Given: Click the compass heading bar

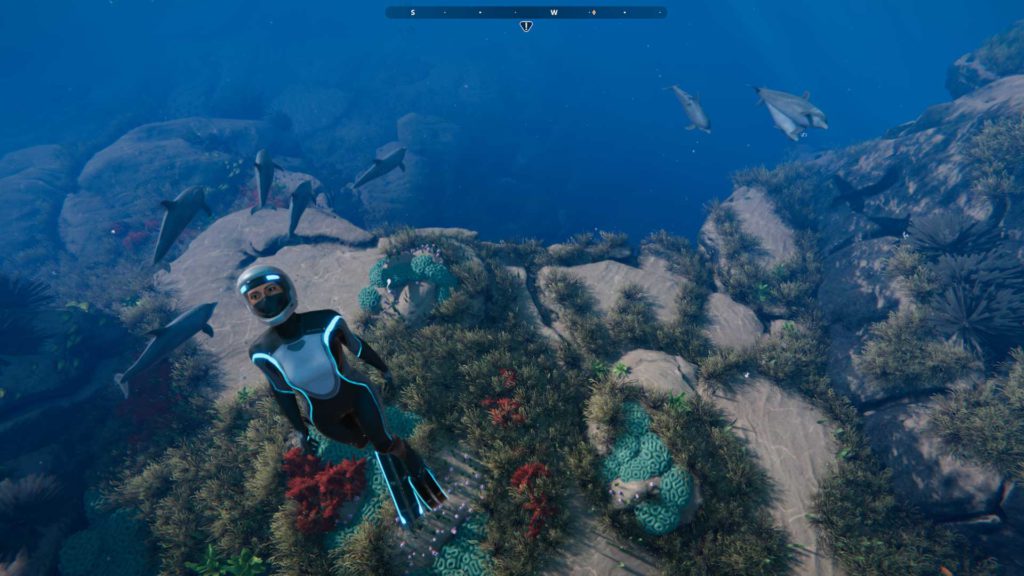Looking at the screenshot, I should coord(526,12).
